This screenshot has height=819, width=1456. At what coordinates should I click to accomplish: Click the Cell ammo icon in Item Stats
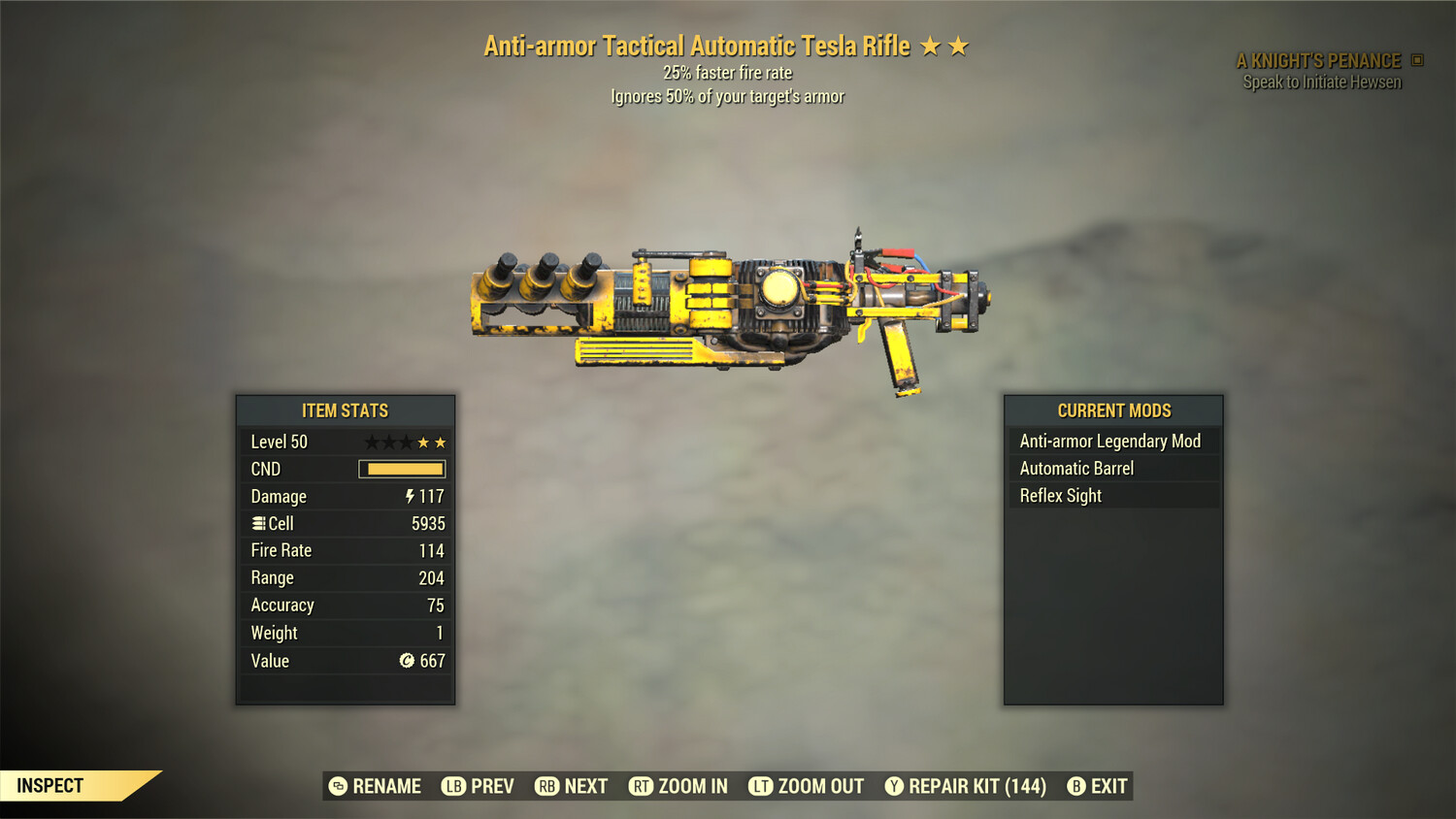[x=259, y=523]
